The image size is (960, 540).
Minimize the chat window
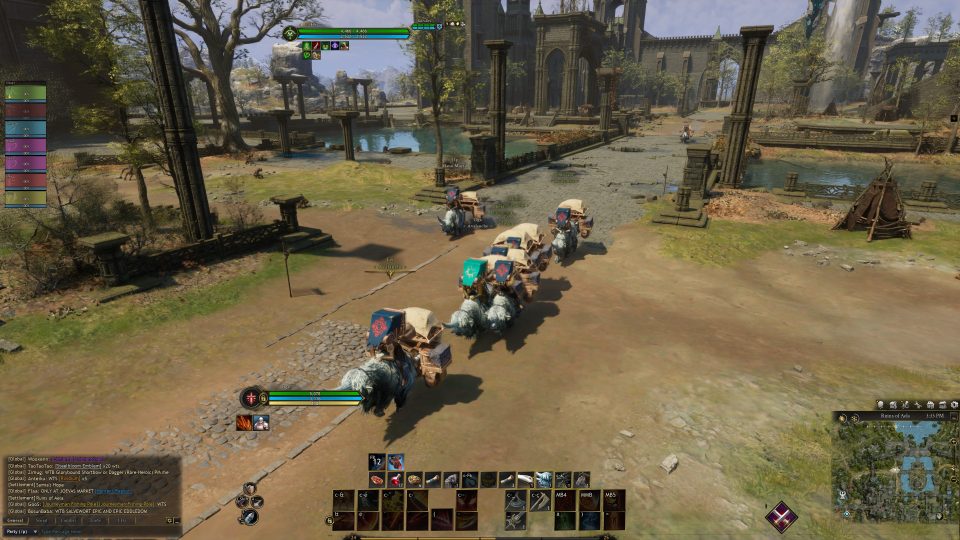(178, 520)
